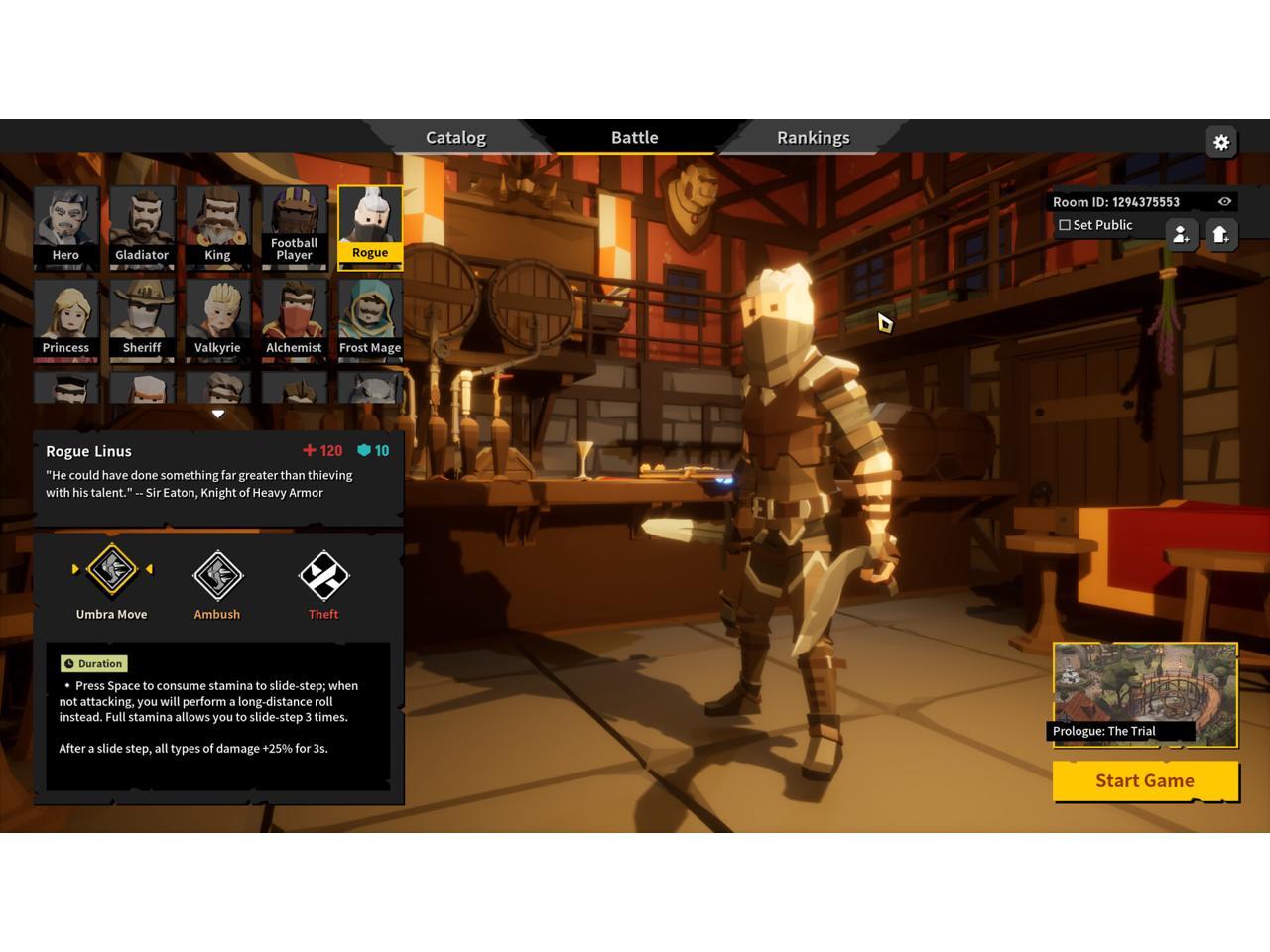Open settings with the gear icon

pos(1221,142)
